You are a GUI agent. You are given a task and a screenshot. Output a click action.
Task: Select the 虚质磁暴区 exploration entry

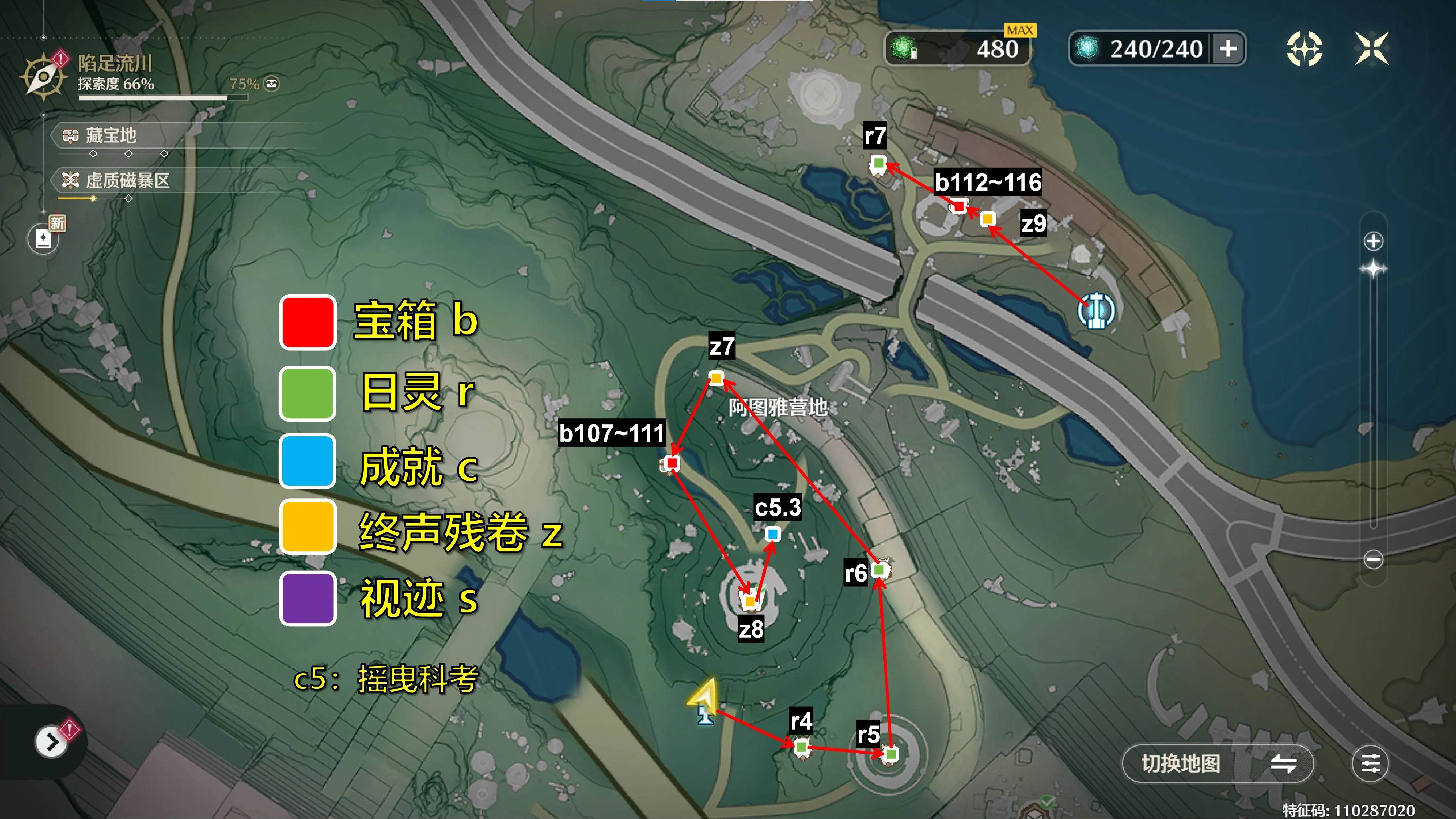127,181
